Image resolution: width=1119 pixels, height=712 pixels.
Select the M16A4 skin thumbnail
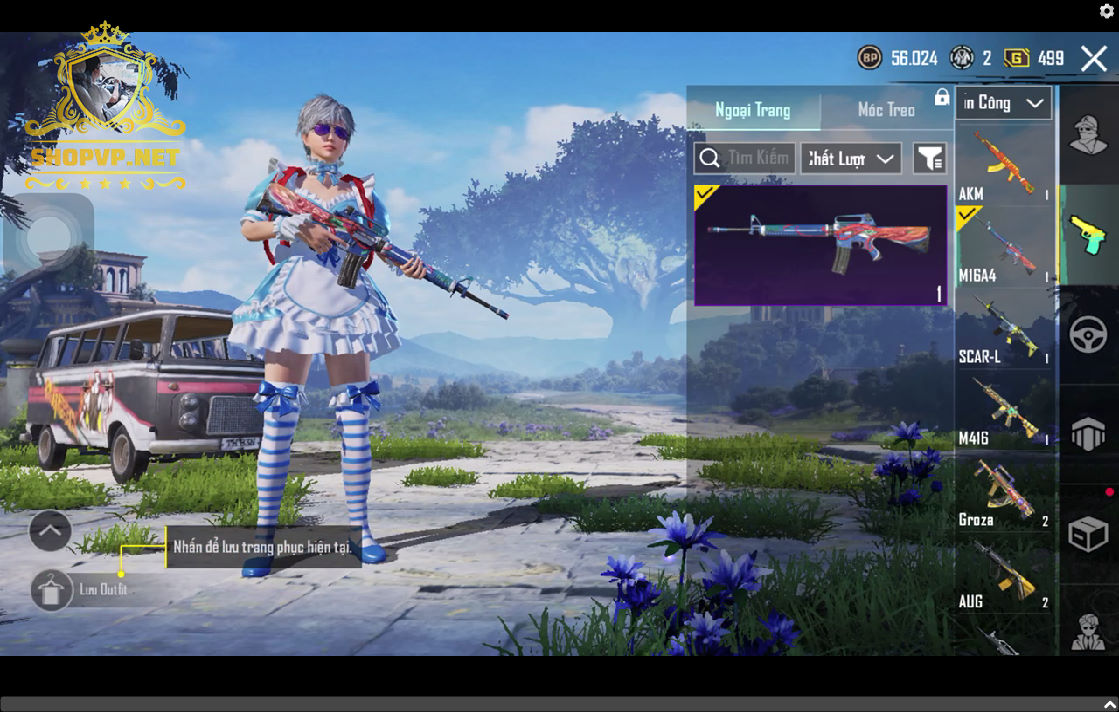820,245
